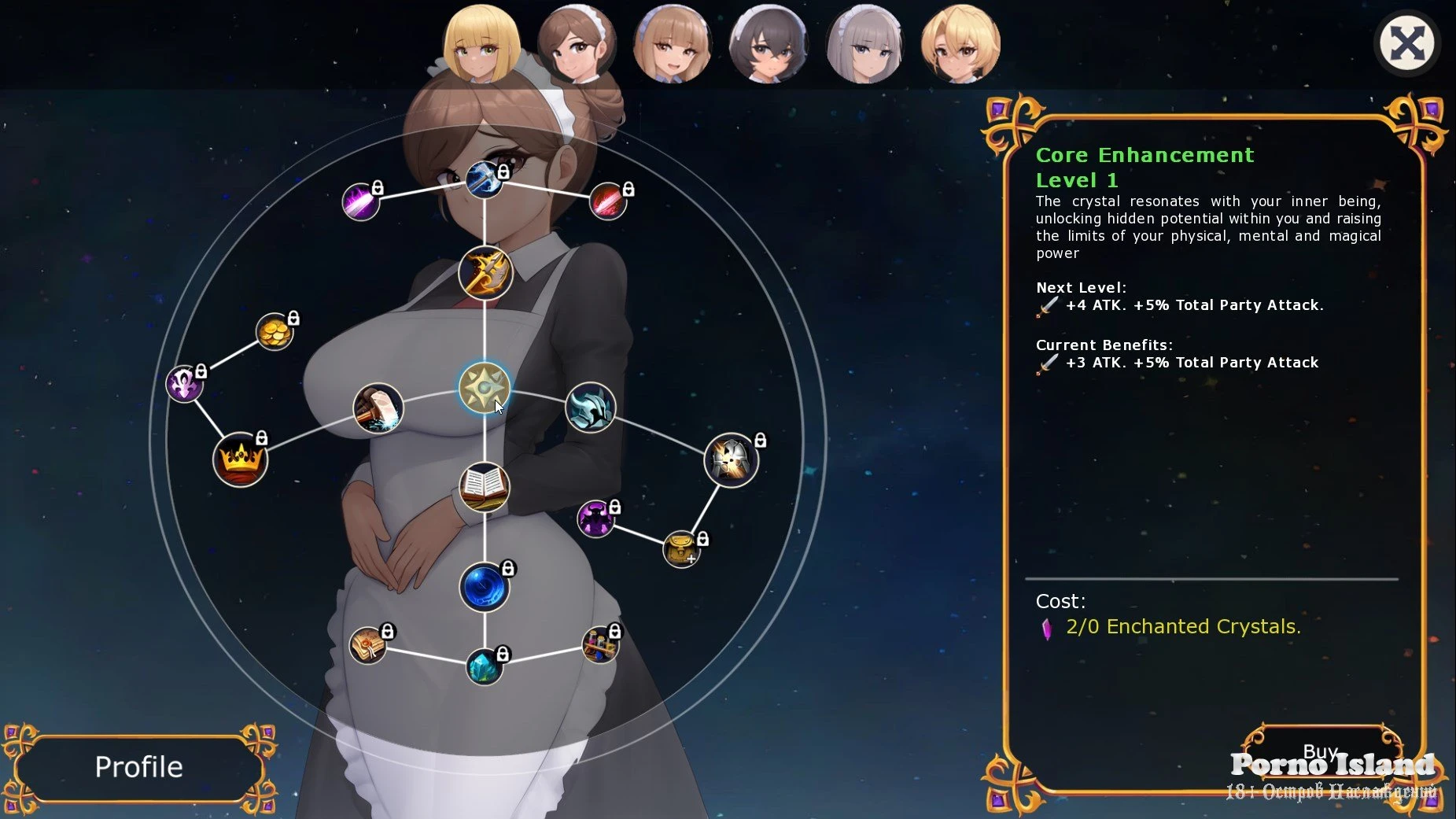Choose the locked gold coins node

[275, 331]
